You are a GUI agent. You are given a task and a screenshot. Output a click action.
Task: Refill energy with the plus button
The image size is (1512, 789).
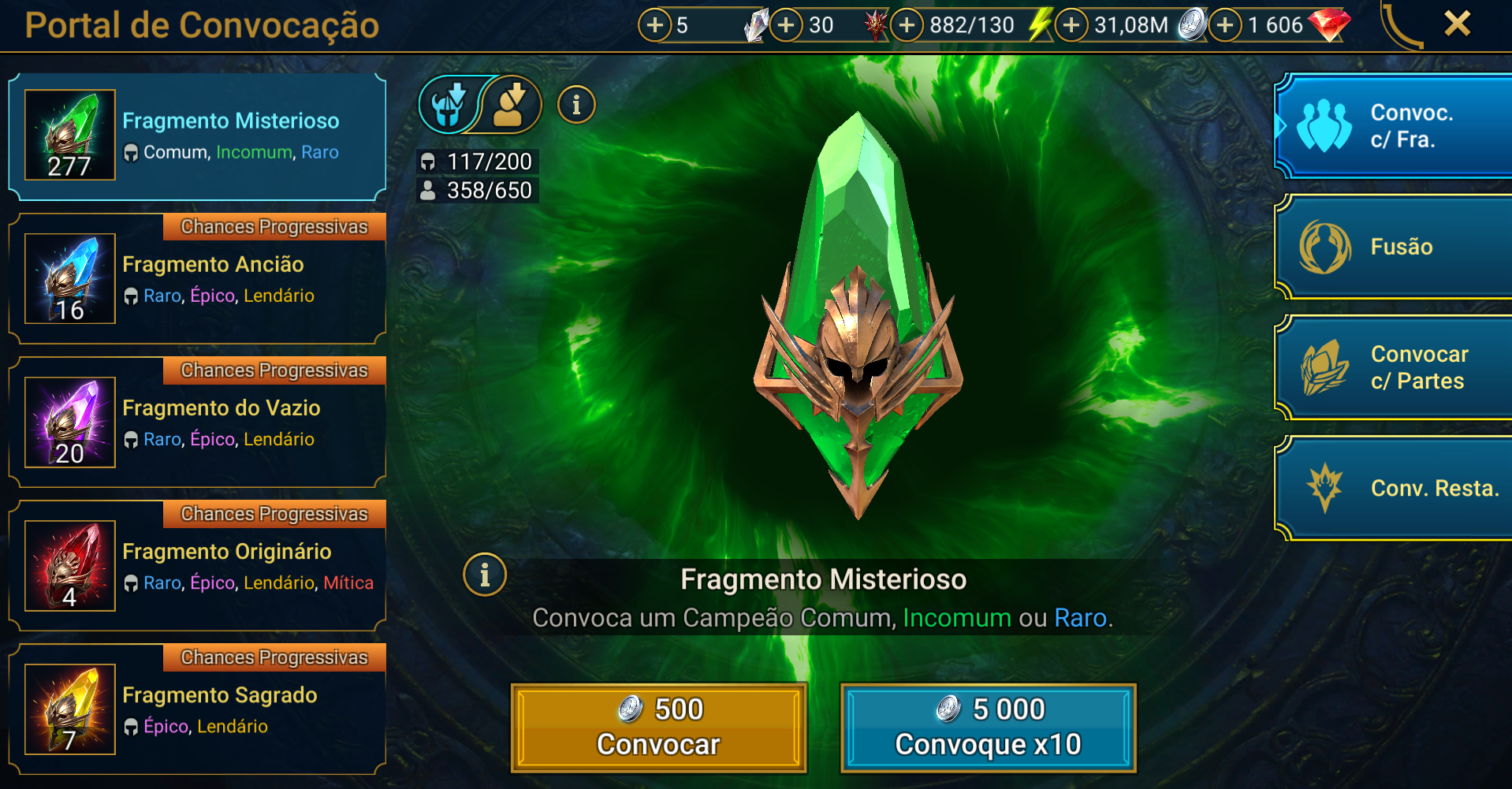pyautogui.click(x=907, y=25)
